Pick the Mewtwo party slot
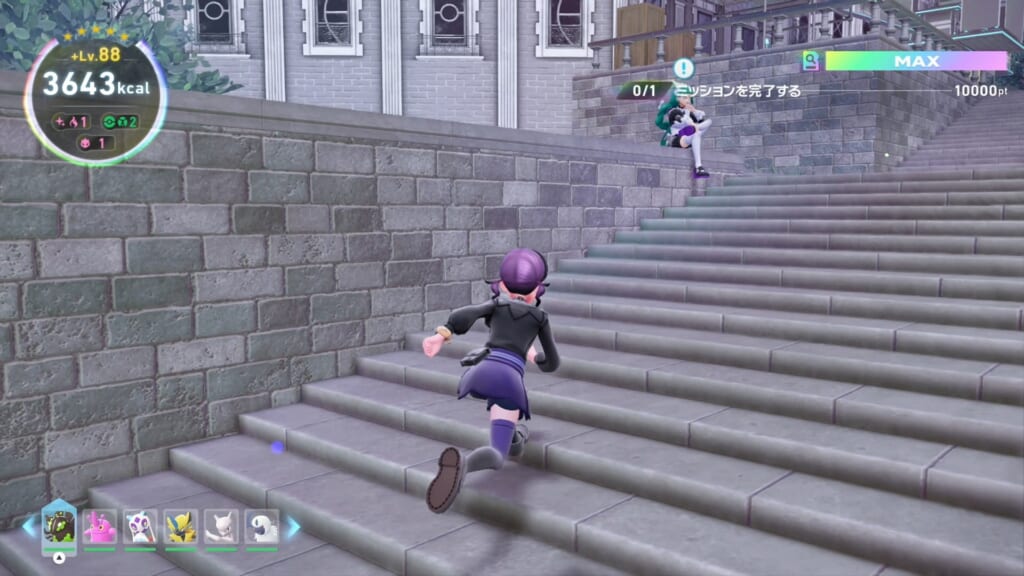Image resolution: width=1024 pixels, height=576 pixels. pos(221,526)
